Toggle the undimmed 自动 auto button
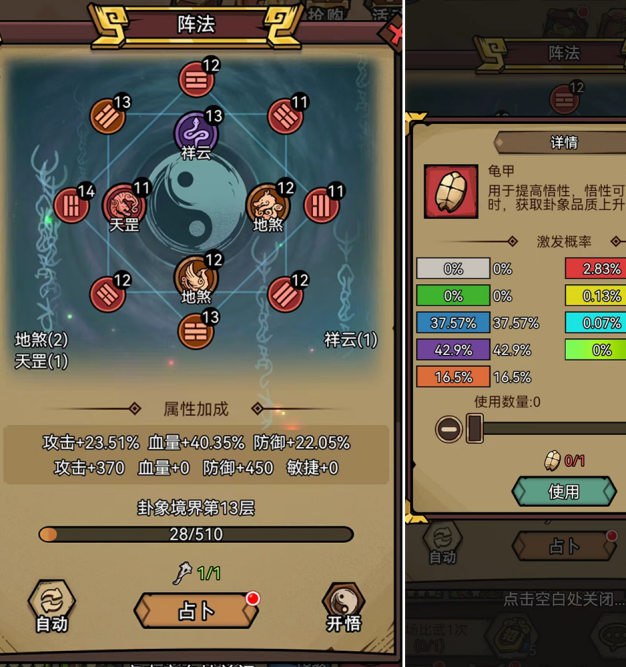This screenshot has width=626, height=667. click(51, 605)
